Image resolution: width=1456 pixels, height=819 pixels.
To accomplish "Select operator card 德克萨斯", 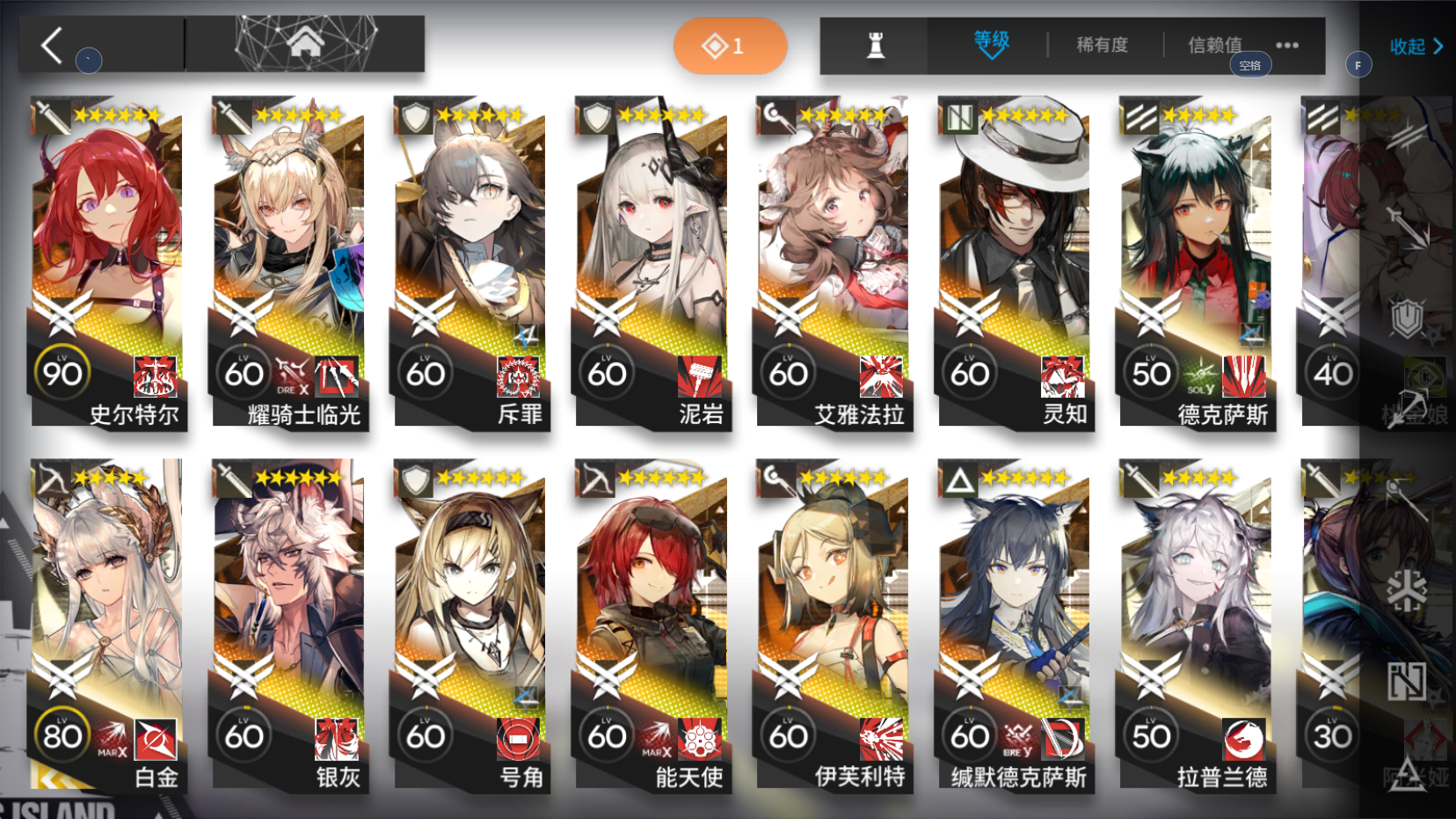I will point(1197,264).
